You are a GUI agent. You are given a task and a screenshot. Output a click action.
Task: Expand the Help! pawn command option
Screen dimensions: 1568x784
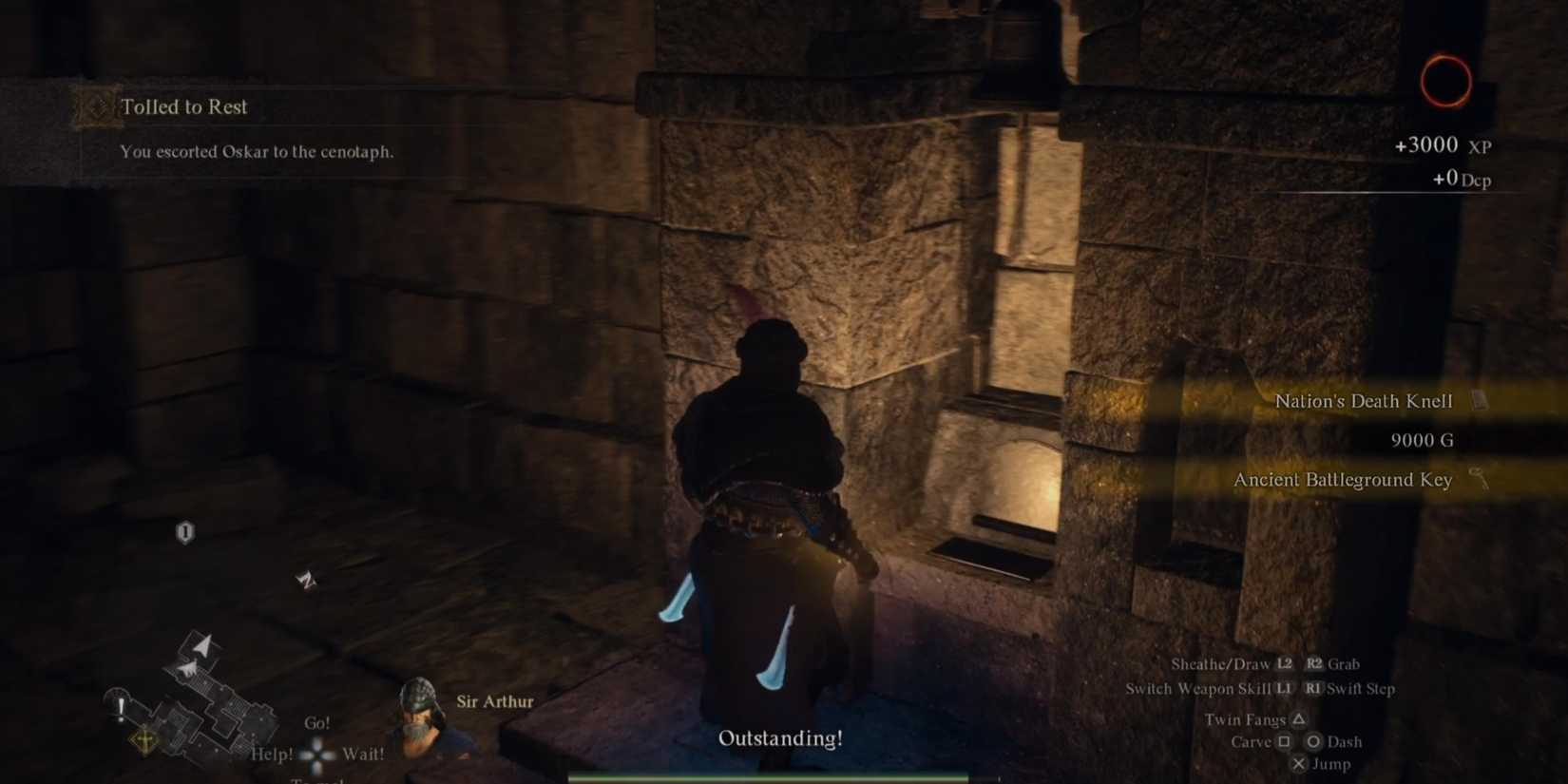point(271,753)
